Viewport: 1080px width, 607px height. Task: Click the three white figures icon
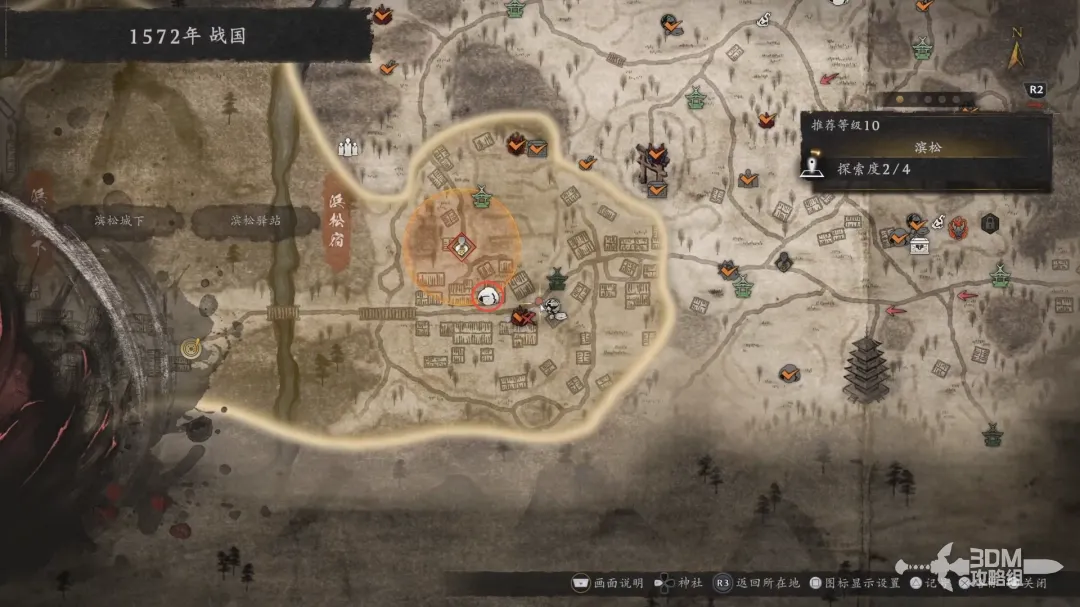coord(348,148)
